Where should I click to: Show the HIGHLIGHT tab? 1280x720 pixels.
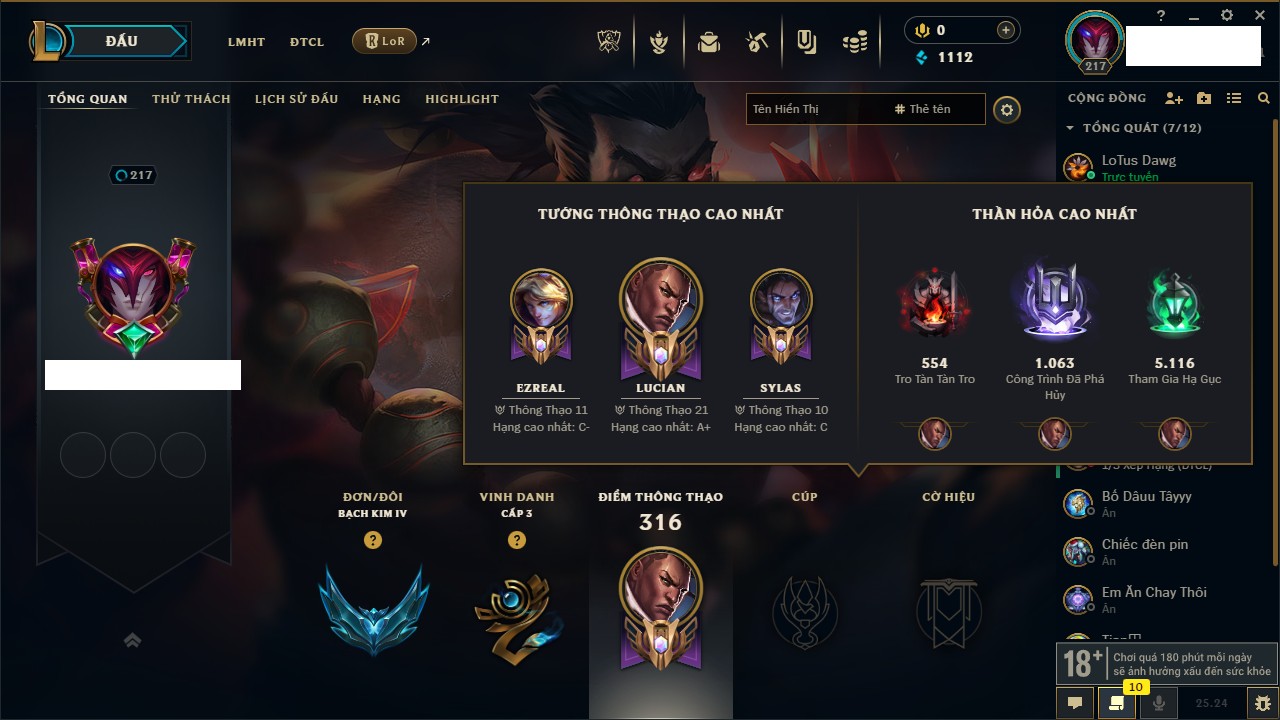coord(462,99)
